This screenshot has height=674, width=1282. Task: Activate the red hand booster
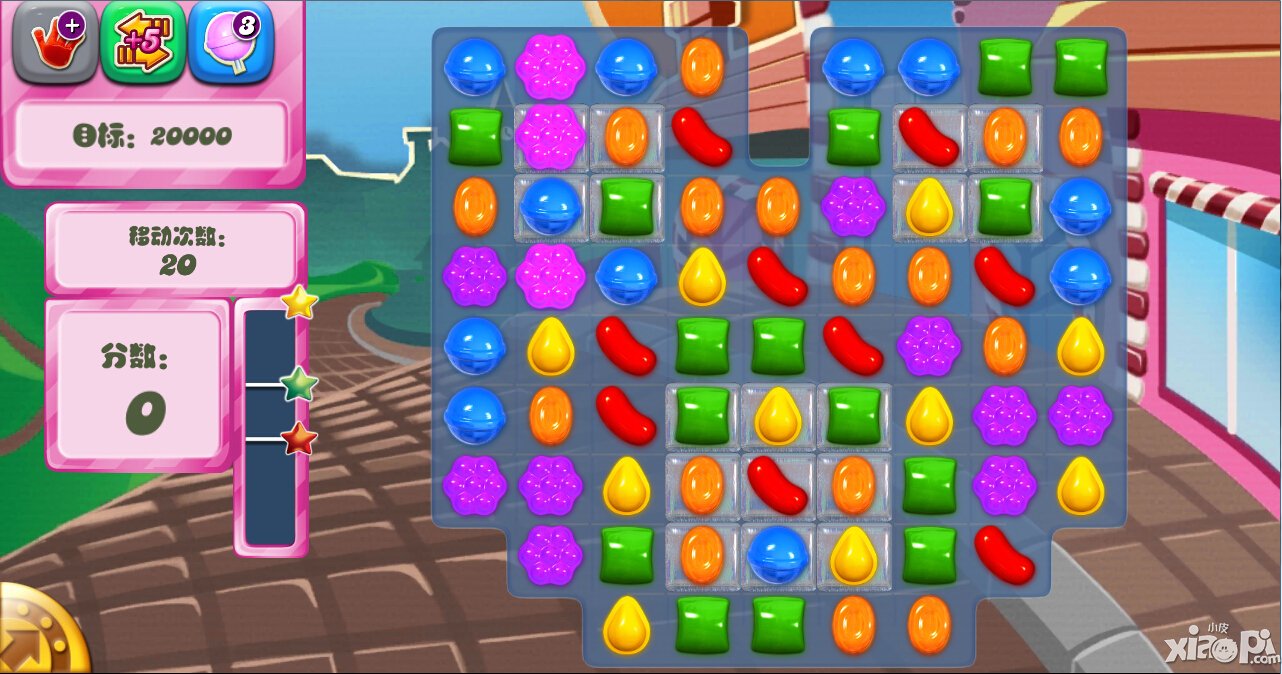tap(52, 41)
